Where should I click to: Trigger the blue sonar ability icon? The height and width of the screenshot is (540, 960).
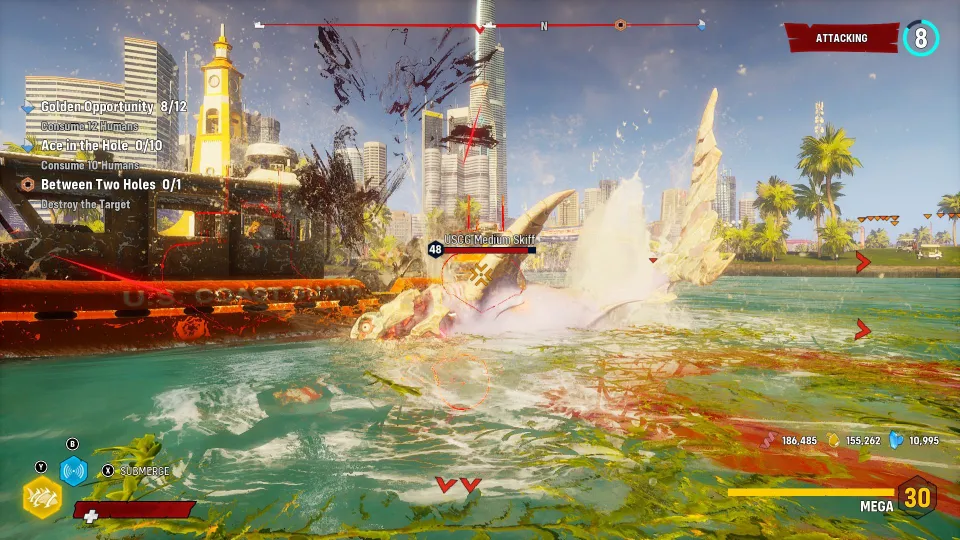(73, 470)
